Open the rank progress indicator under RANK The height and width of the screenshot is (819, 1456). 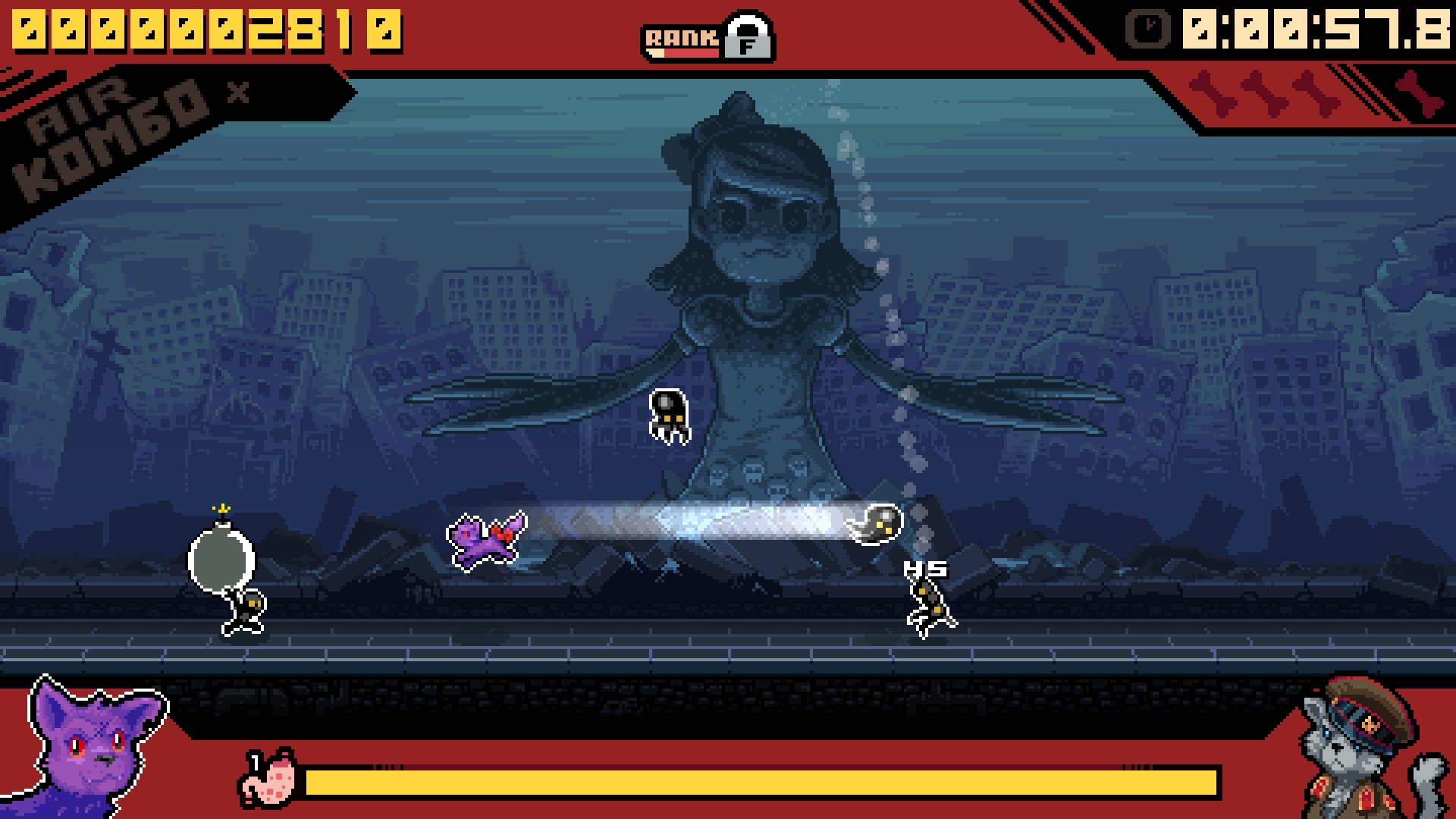coord(682,52)
